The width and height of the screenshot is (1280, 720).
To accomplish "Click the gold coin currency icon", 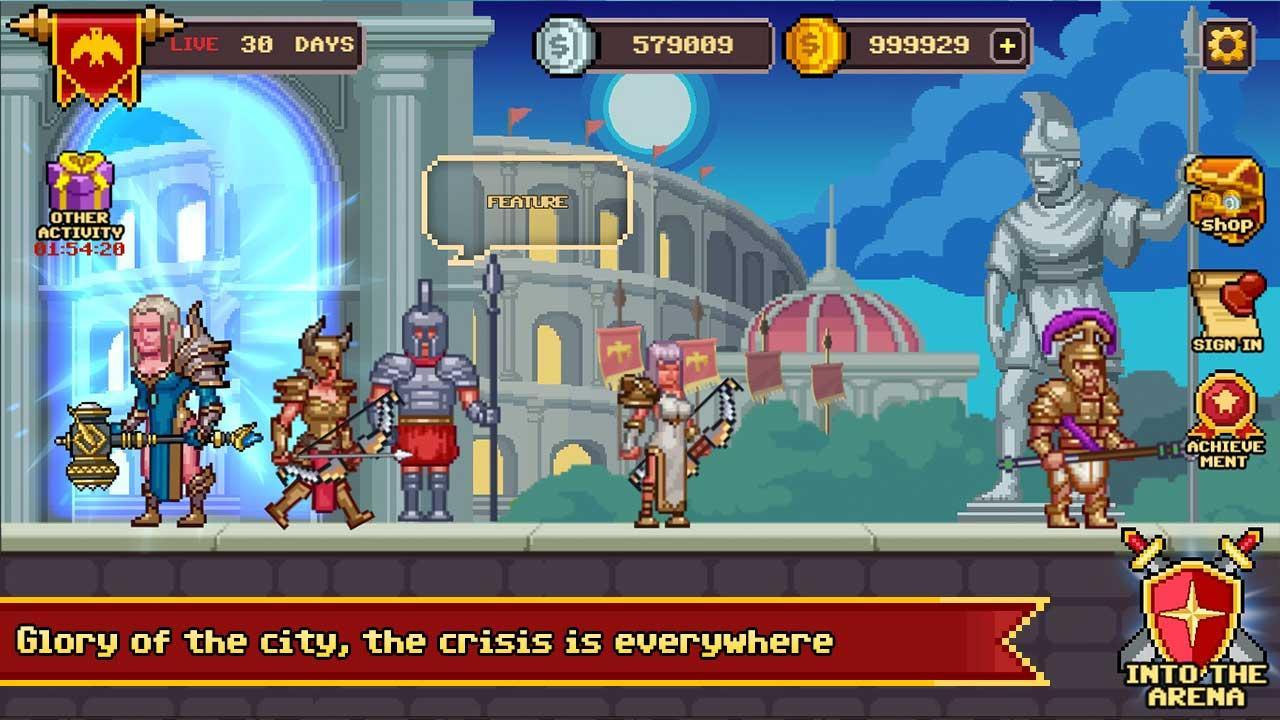I will [816, 44].
